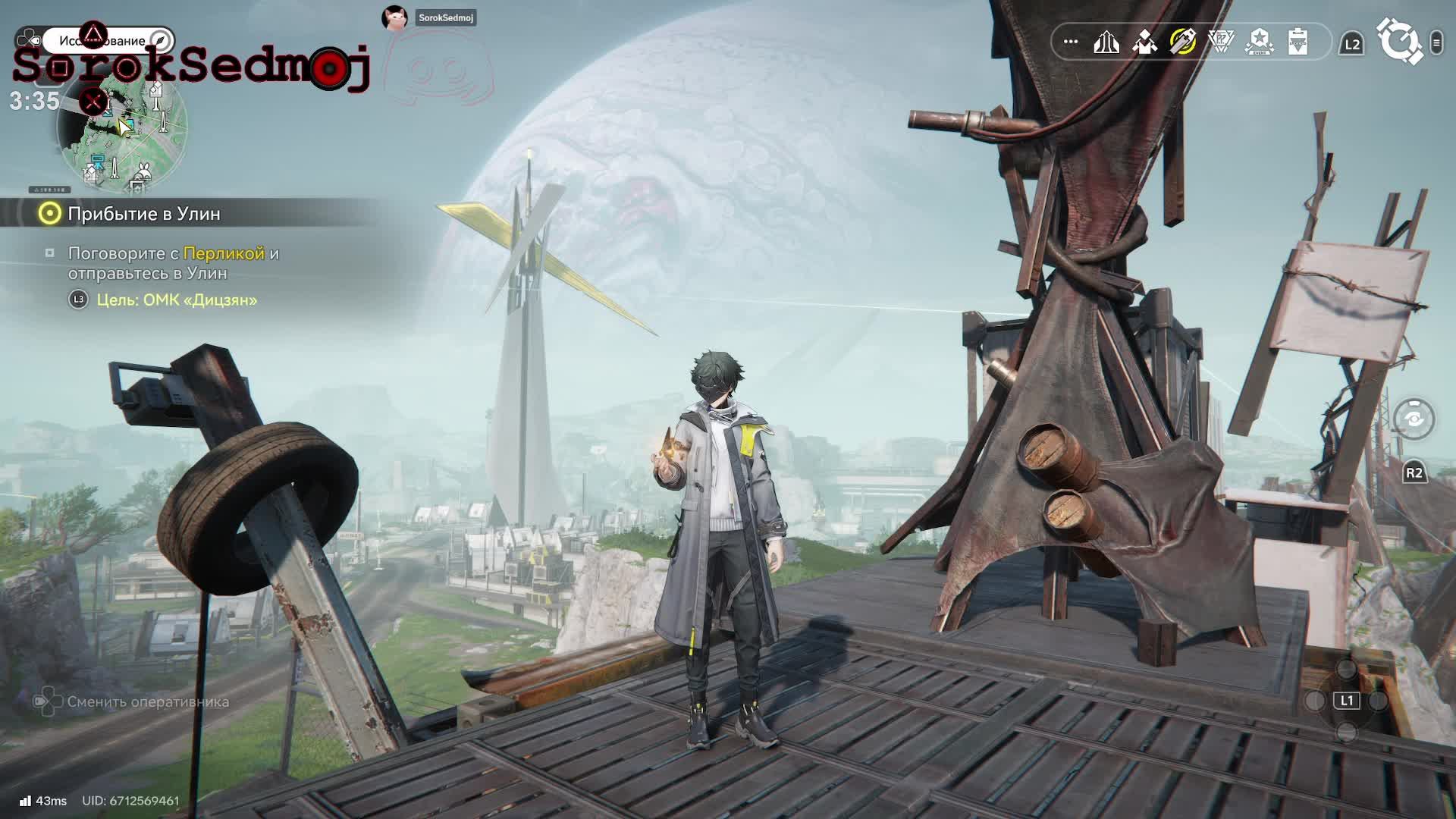Open the clipboard tasks icon

(x=1298, y=42)
